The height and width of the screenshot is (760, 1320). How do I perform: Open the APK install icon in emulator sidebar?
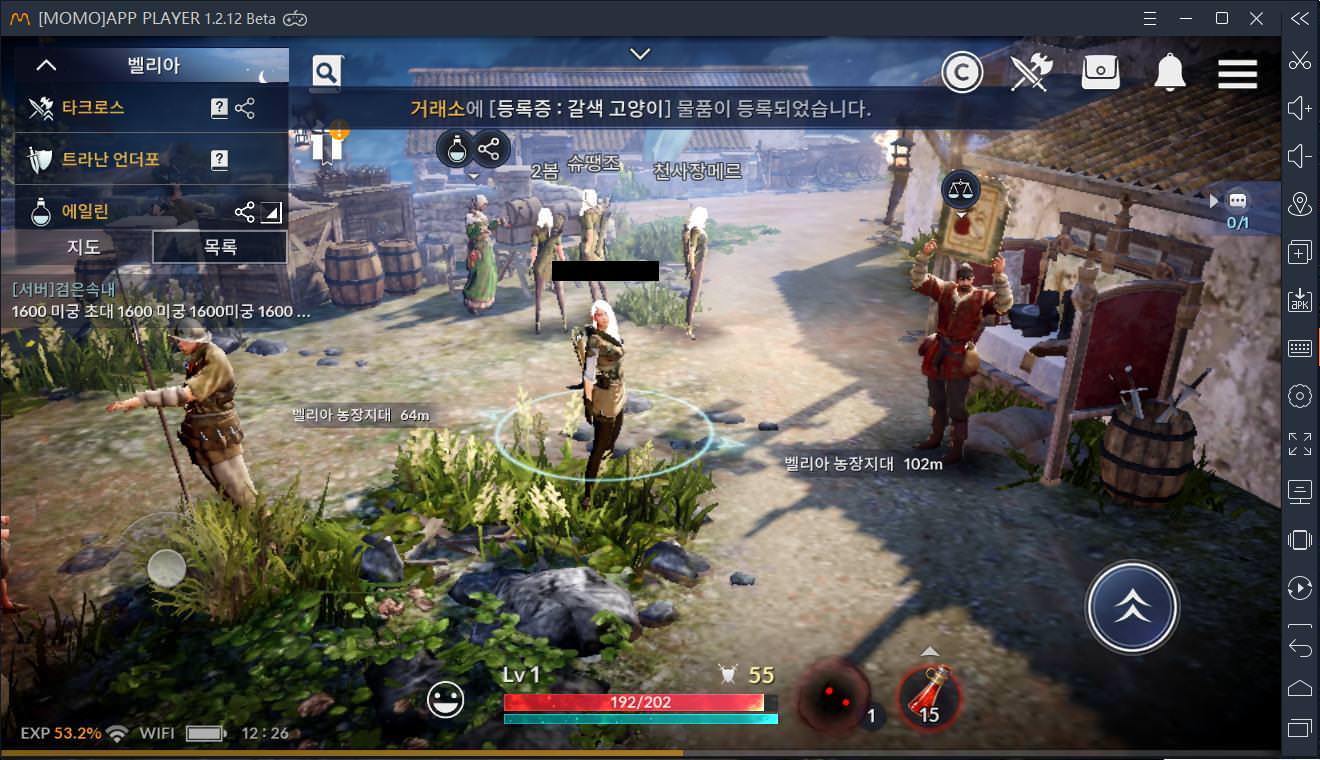(x=1299, y=300)
